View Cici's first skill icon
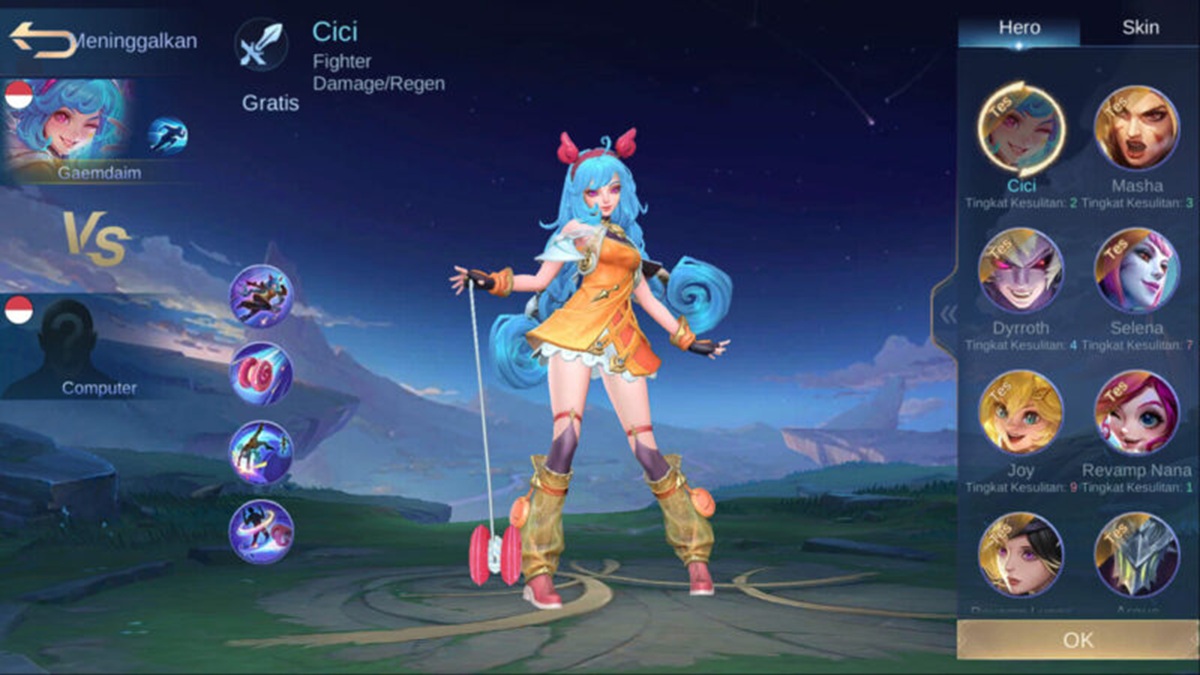Viewport: 1200px width, 675px height. [261, 296]
